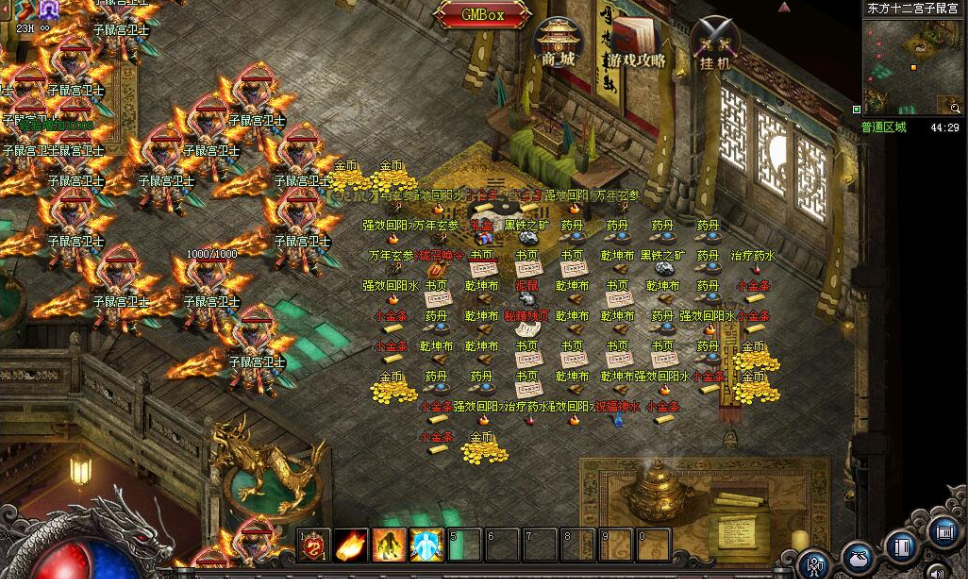Toggle the 挂机 auto-battle crossed swords icon
This screenshot has width=968, height=579.
click(715, 42)
